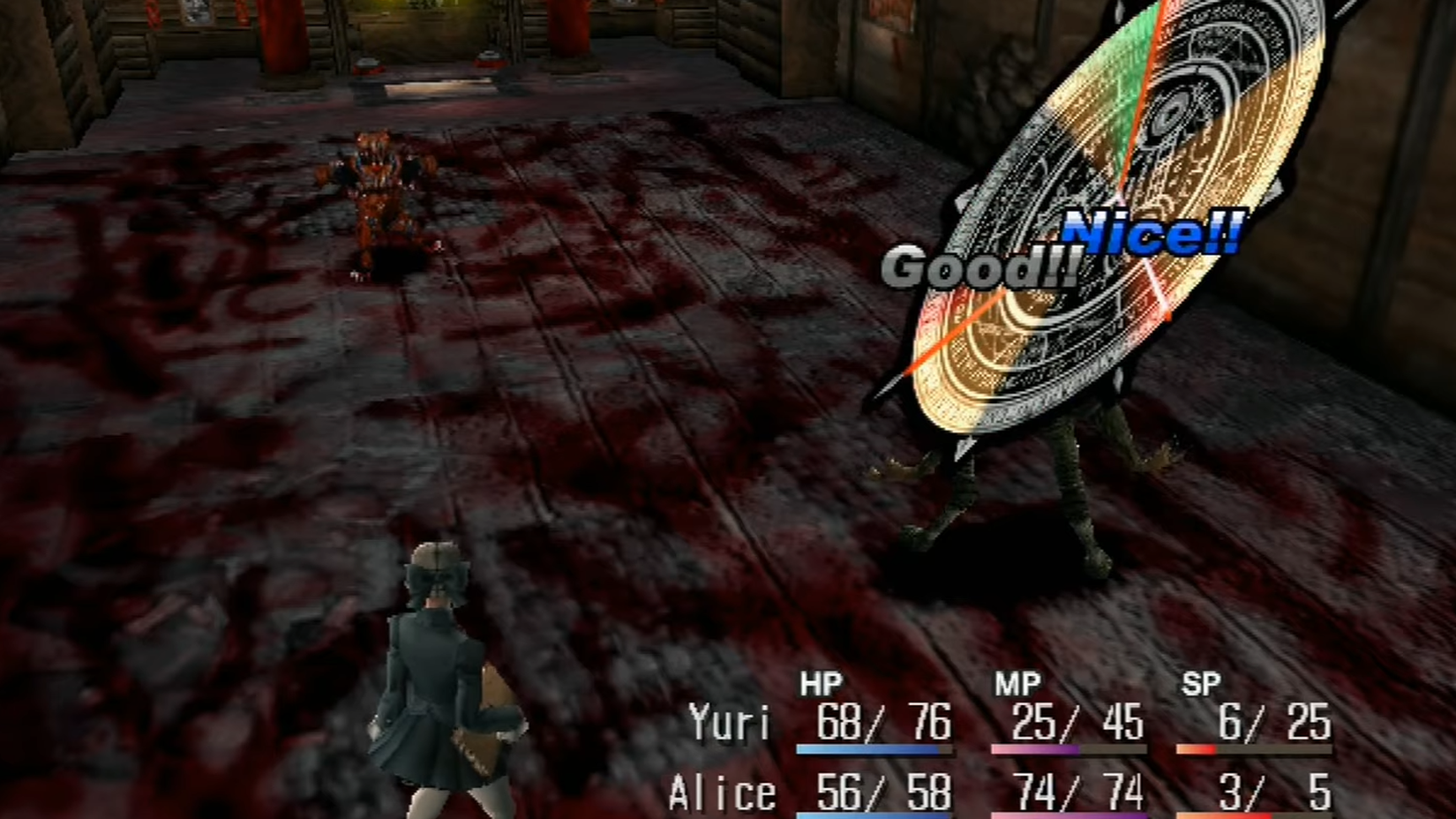Screen dimensions: 1456x819
Task: Select the name Yuri in the status panel
Action: click(731, 724)
